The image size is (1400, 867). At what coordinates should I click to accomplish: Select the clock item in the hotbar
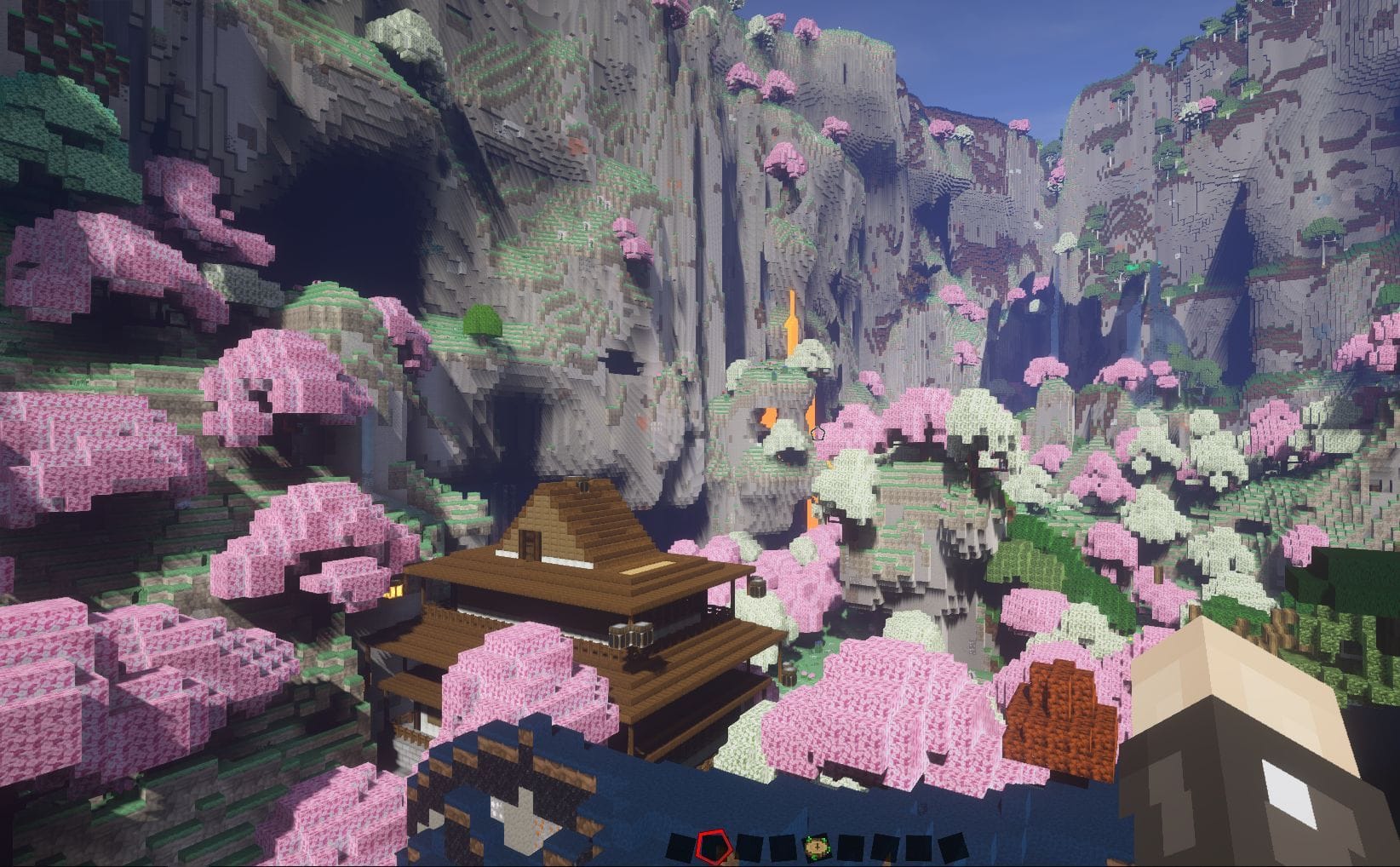pos(817,847)
